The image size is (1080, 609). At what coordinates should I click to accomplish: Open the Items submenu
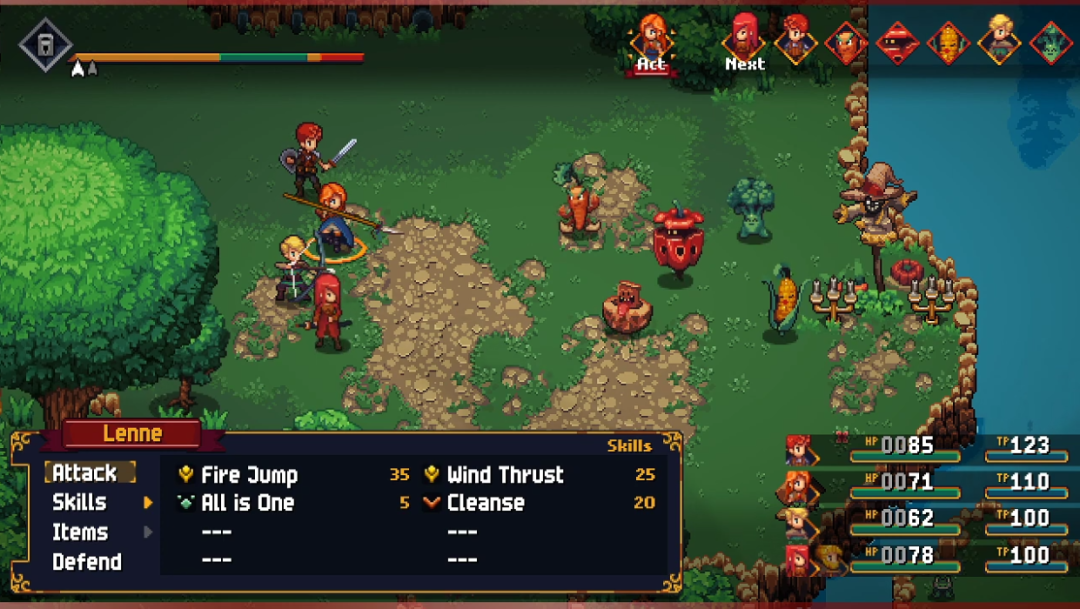(x=80, y=532)
